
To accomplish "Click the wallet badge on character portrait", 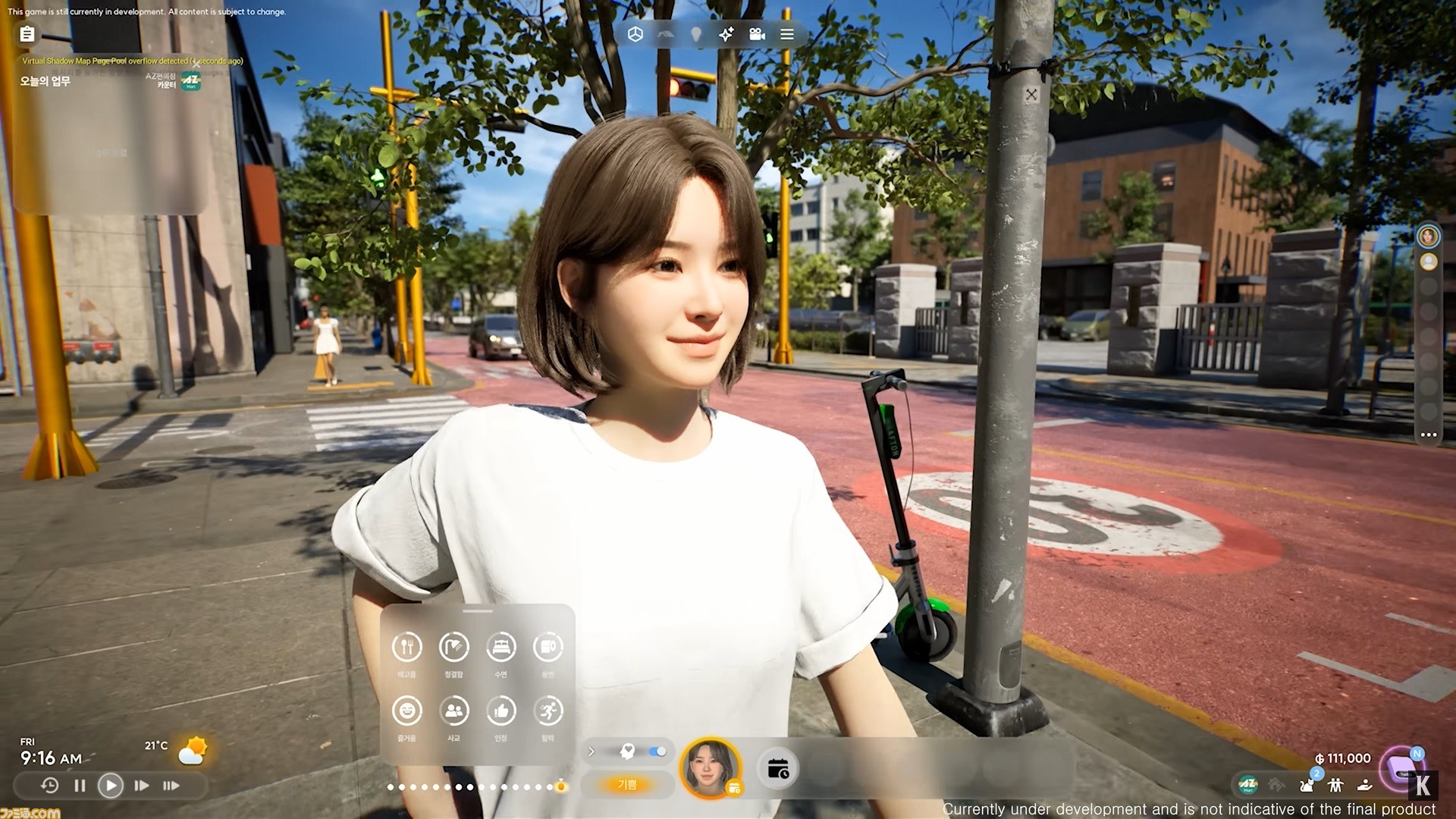I will pos(734,789).
